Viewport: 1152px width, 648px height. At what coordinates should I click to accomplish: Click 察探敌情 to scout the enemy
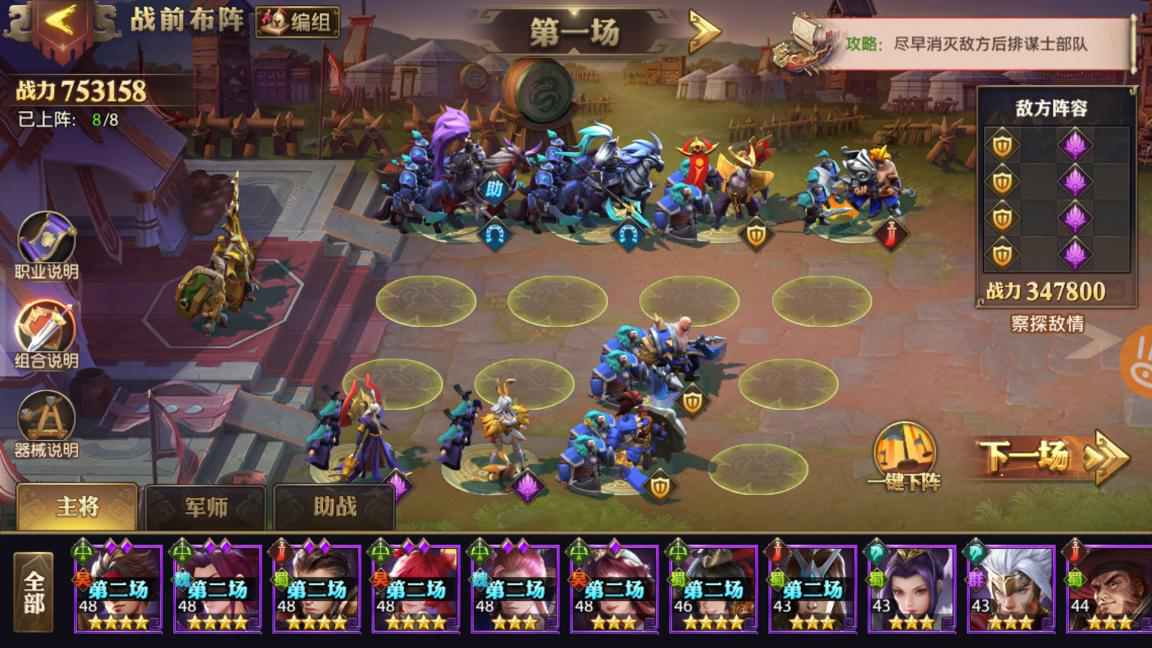pos(1047,324)
